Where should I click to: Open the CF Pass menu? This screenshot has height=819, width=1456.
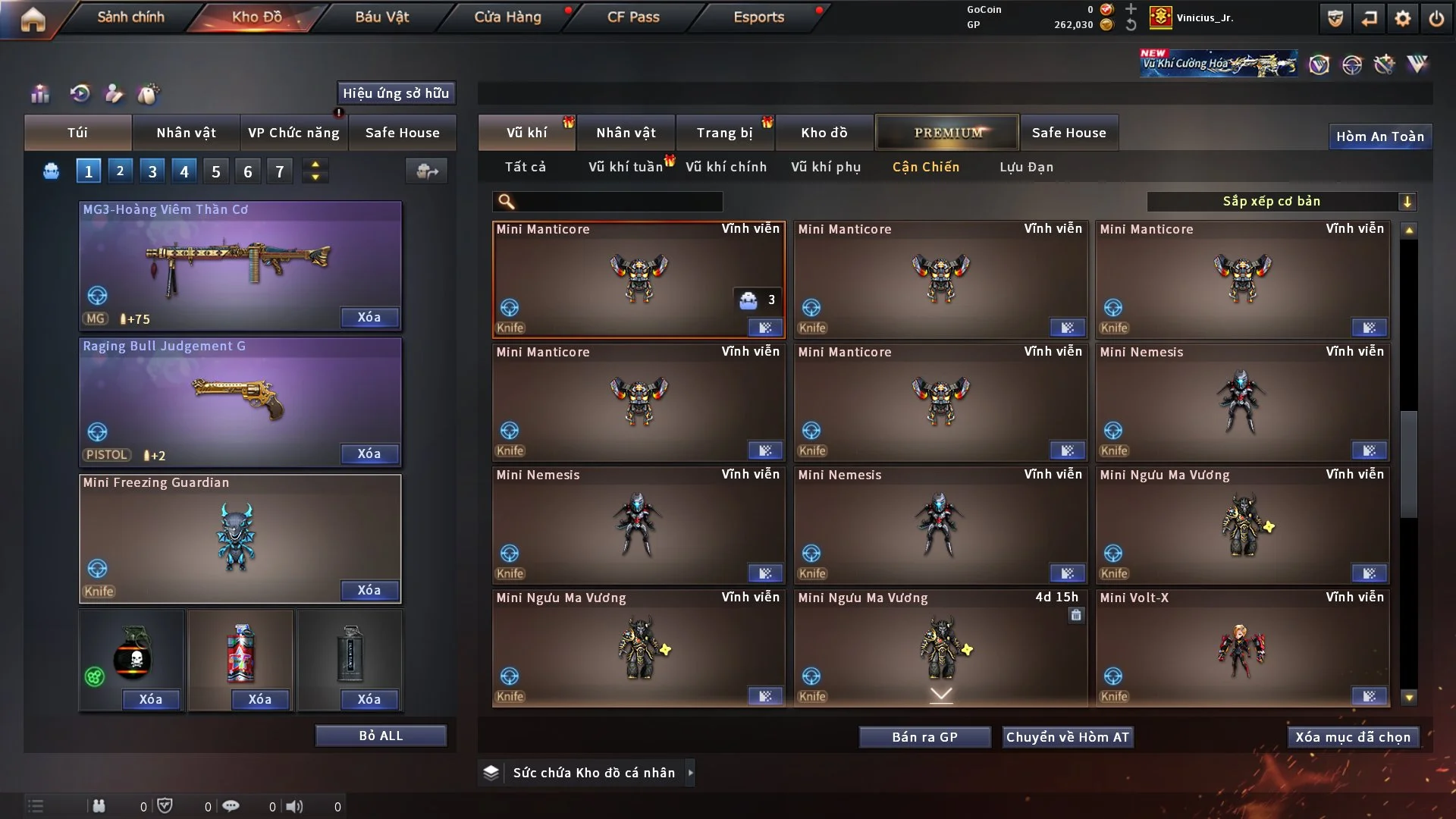tap(633, 17)
